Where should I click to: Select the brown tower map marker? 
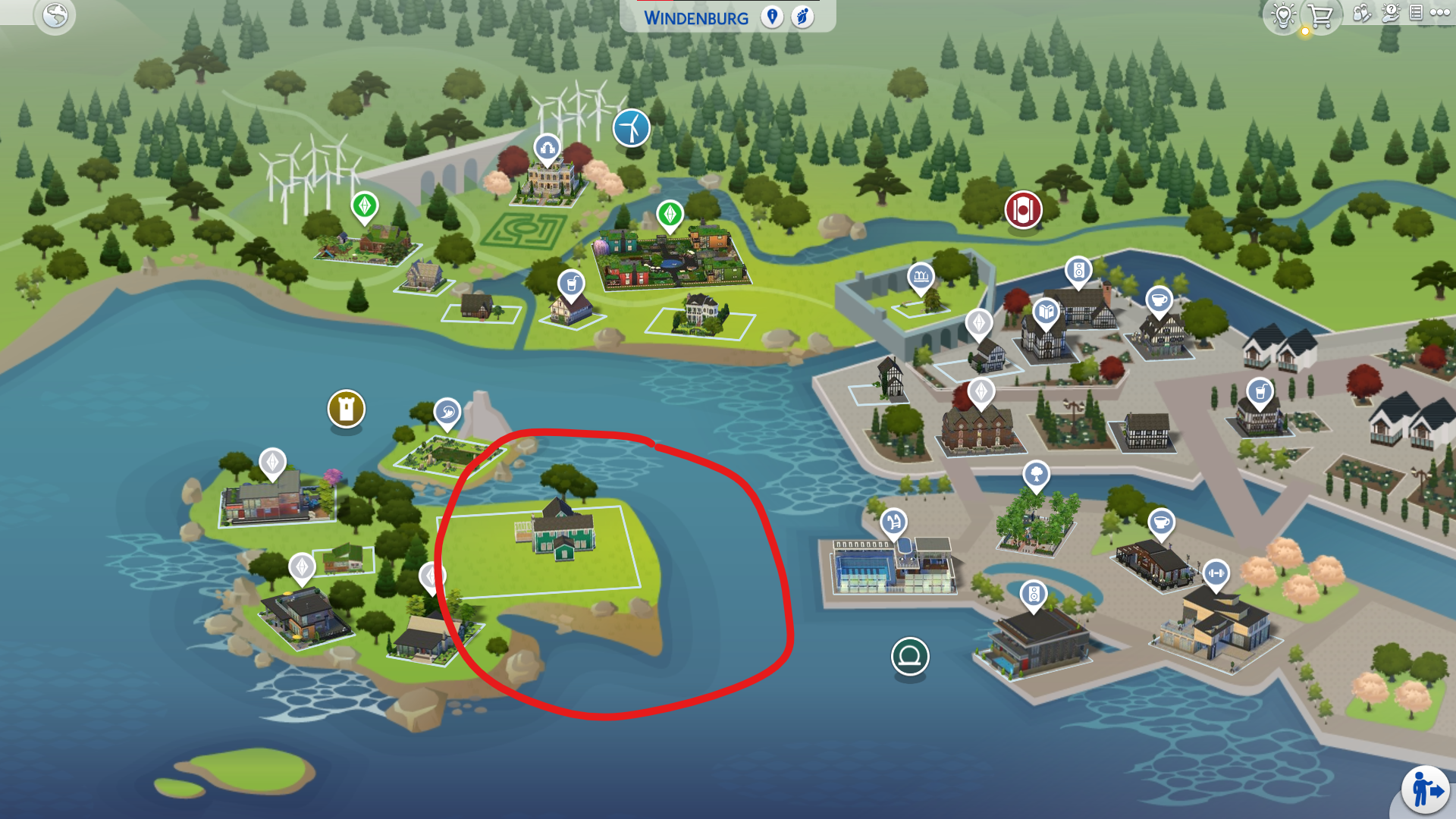[x=347, y=409]
